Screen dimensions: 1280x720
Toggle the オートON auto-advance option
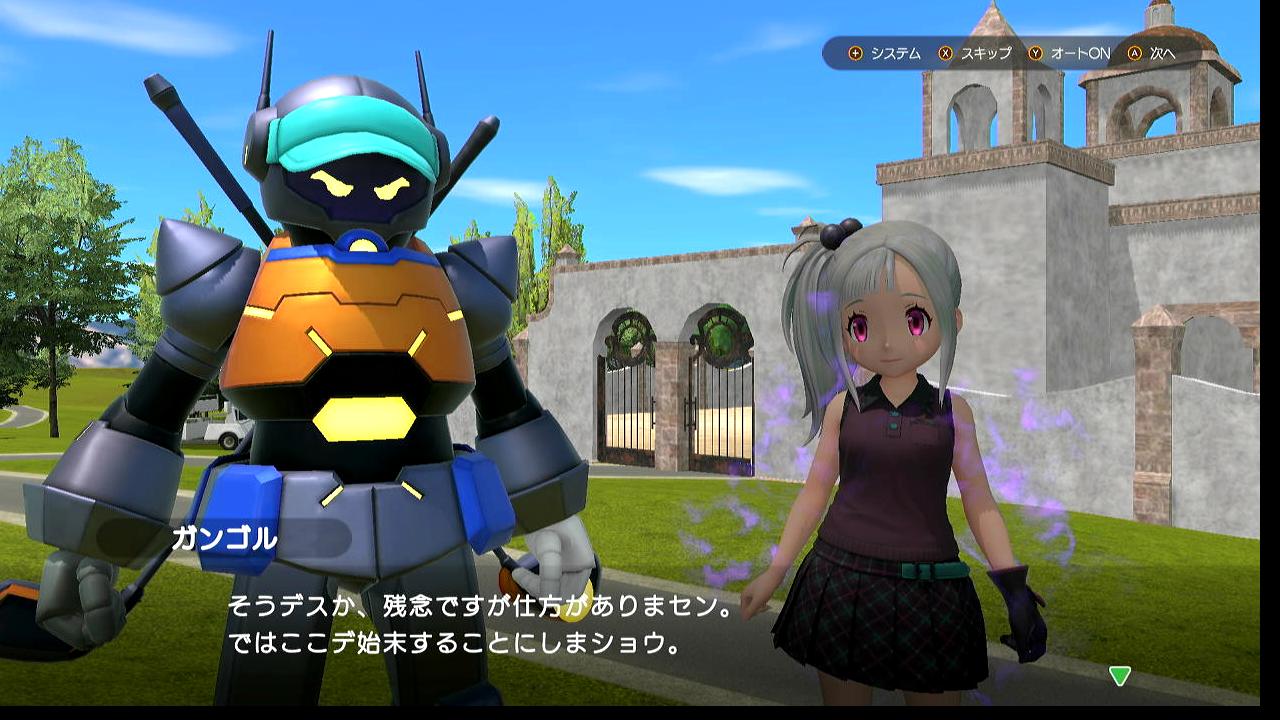1070,53
